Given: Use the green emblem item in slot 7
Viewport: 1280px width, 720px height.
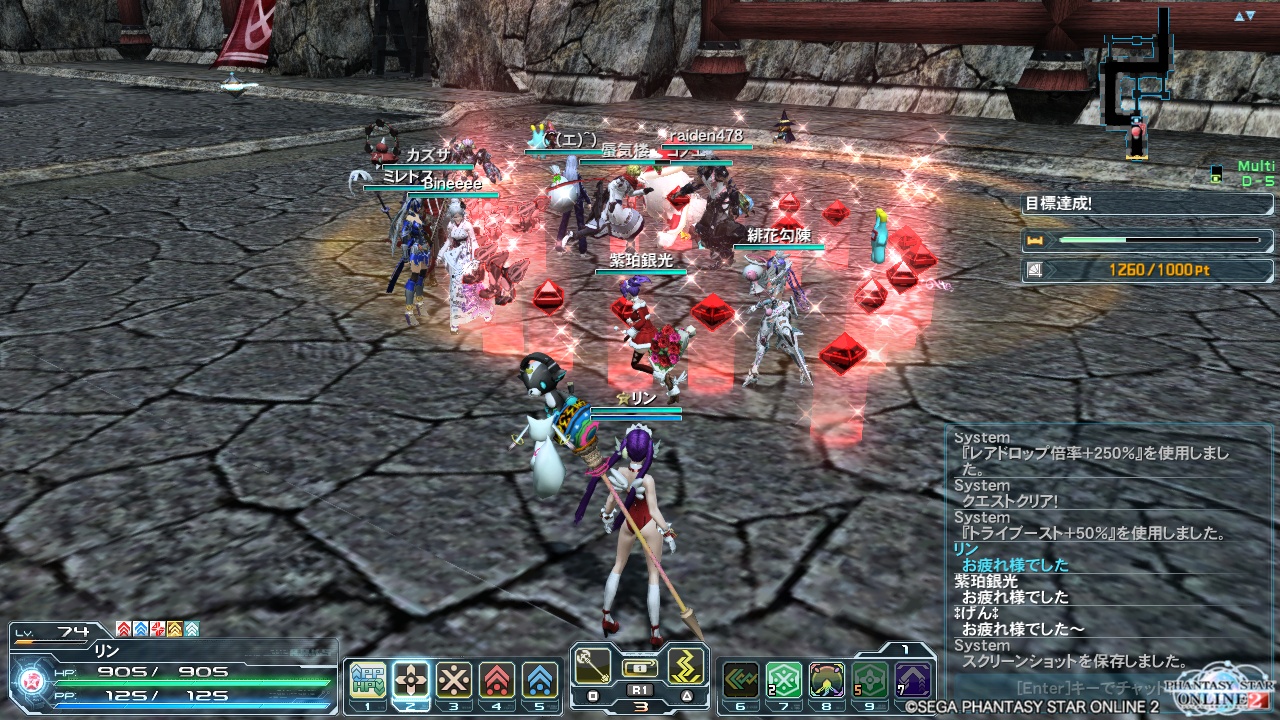Looking at the screenshot, I should [x=784, y=680].
